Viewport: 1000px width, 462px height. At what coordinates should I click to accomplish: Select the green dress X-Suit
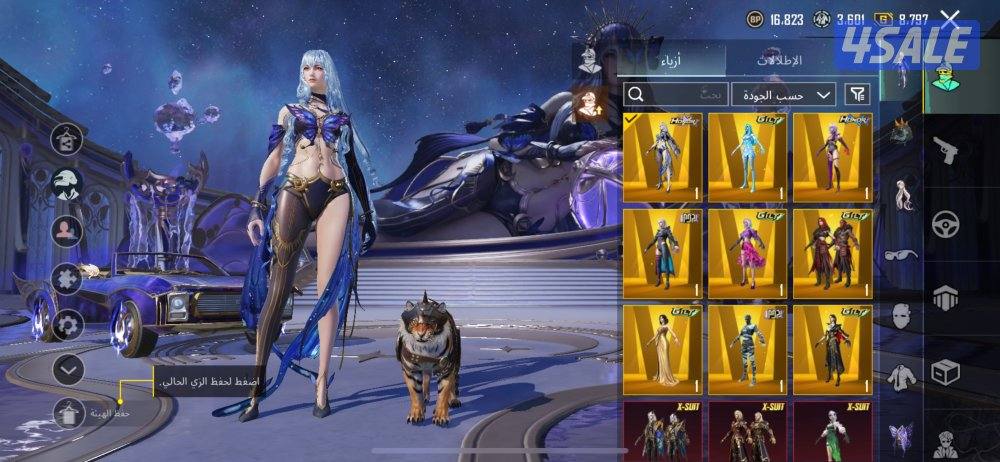pyautogui.click(x=832, y=430)
